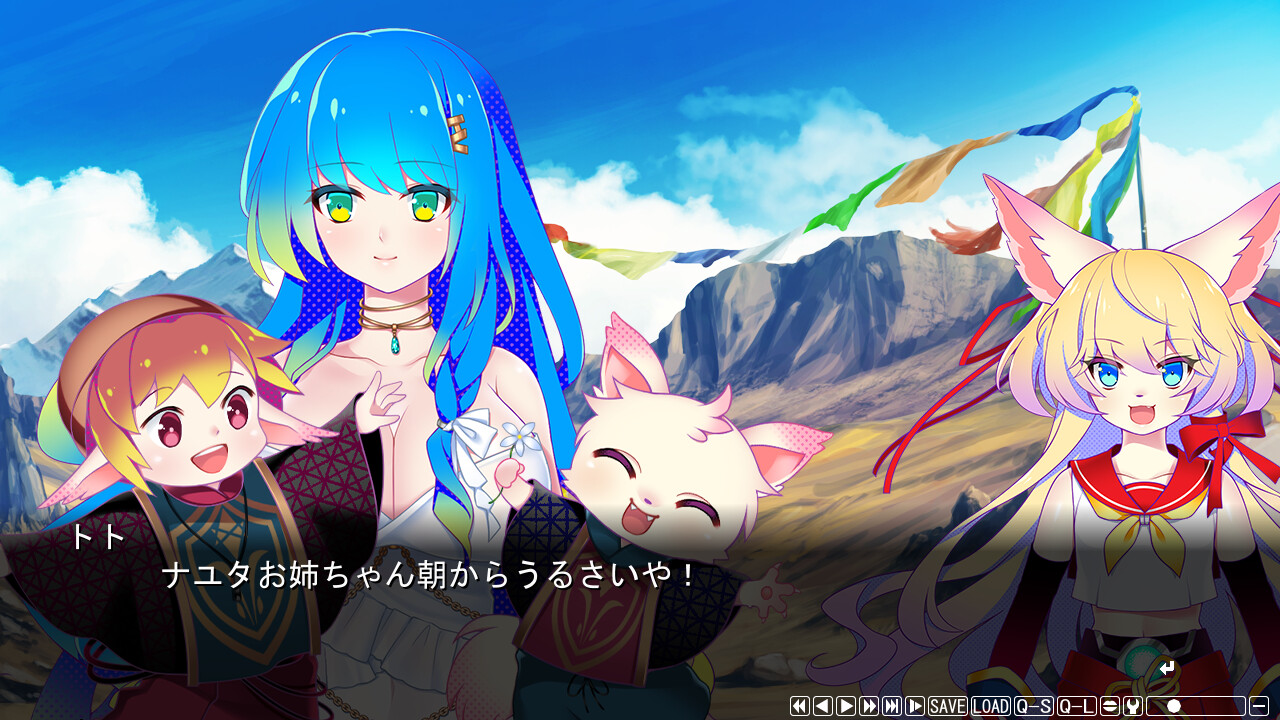The image size is (1280, 720).
Task: Quick load using the Q-L button
Action: [1077, 706]
